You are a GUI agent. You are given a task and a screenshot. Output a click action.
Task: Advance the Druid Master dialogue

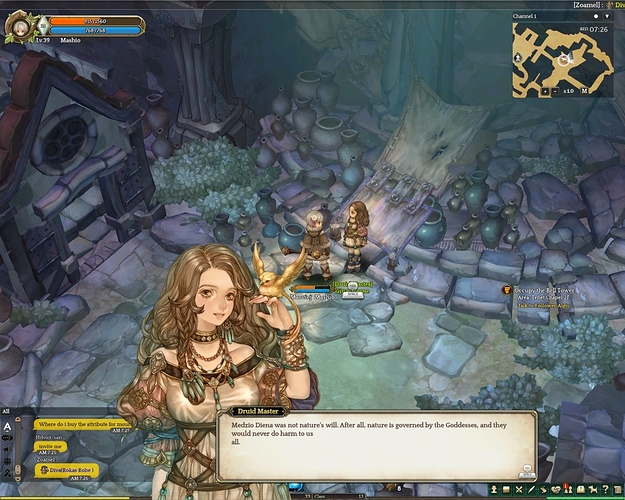(526, 468)
